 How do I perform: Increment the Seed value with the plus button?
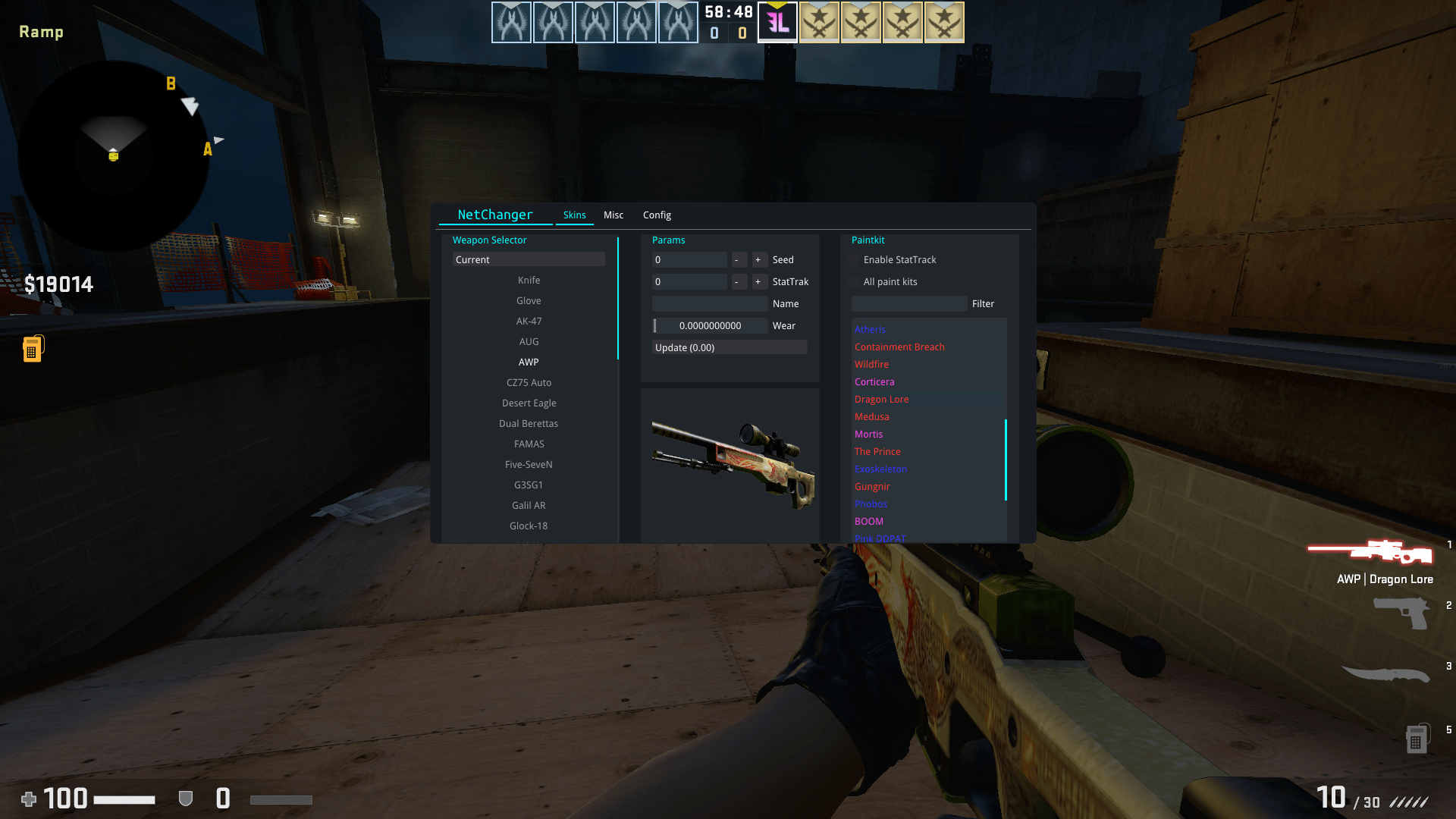(758, 259)
